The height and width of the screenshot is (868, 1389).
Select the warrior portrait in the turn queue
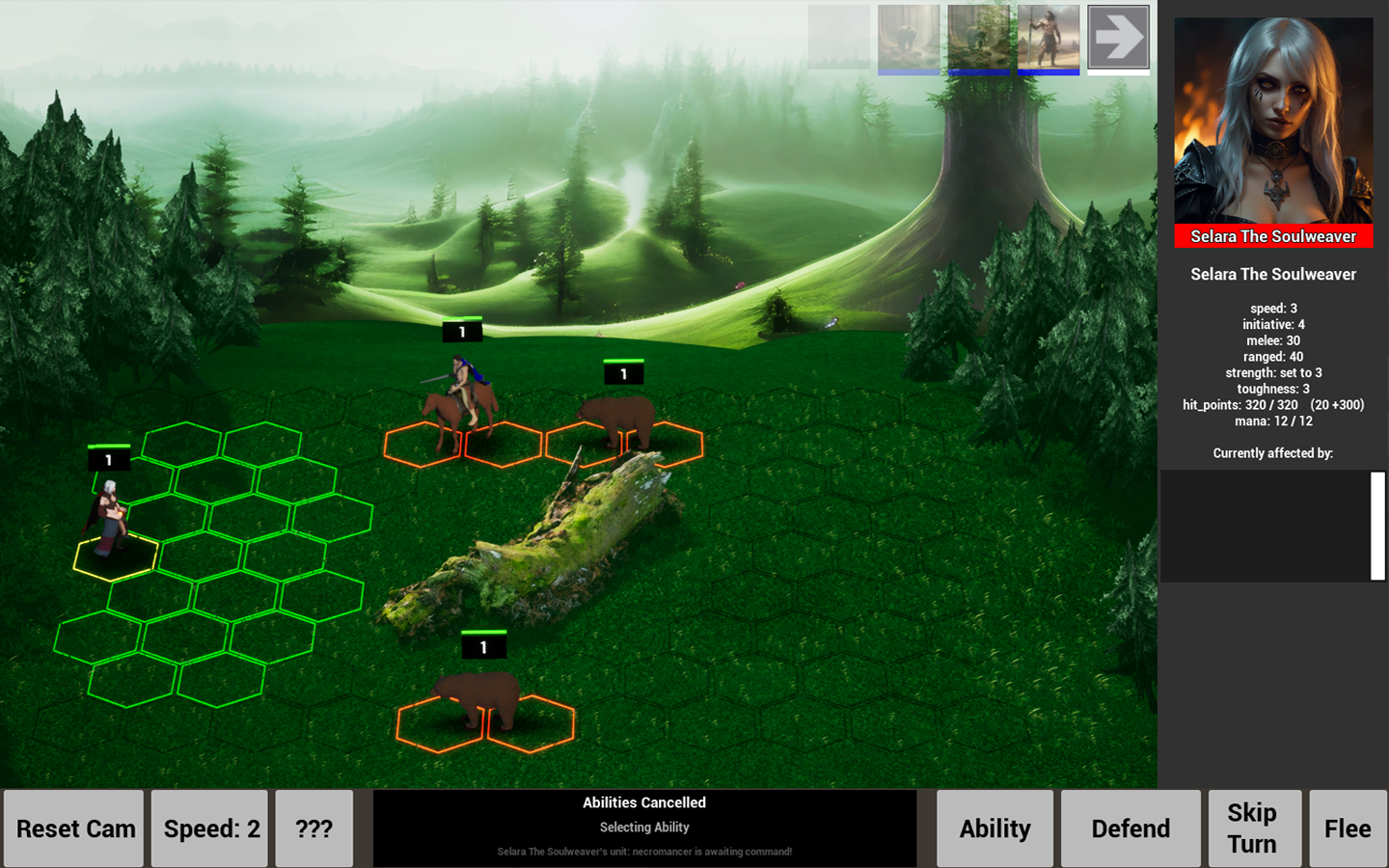pyautogui.click(x=1049, y=39)
